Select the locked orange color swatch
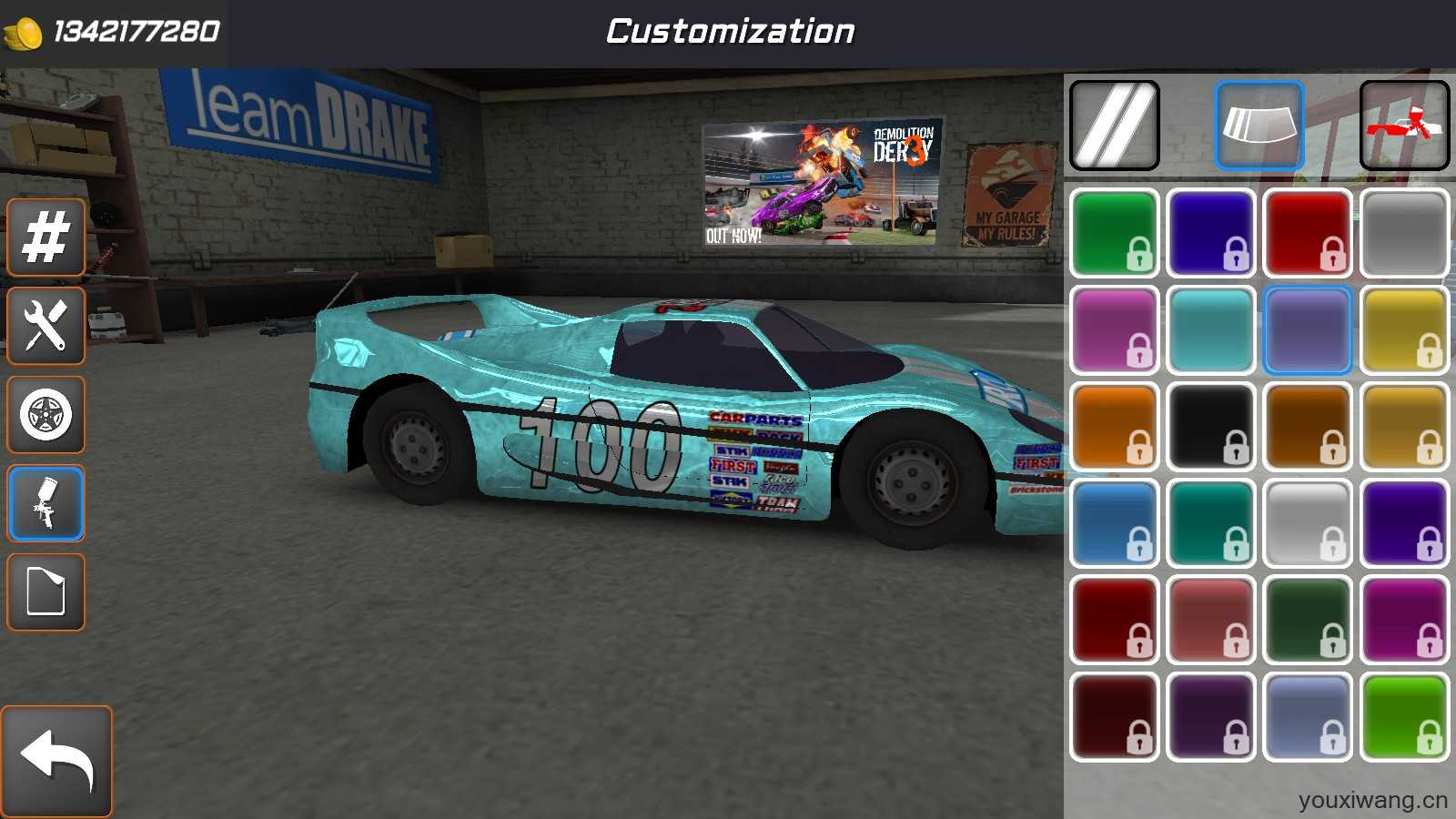 1114,427
